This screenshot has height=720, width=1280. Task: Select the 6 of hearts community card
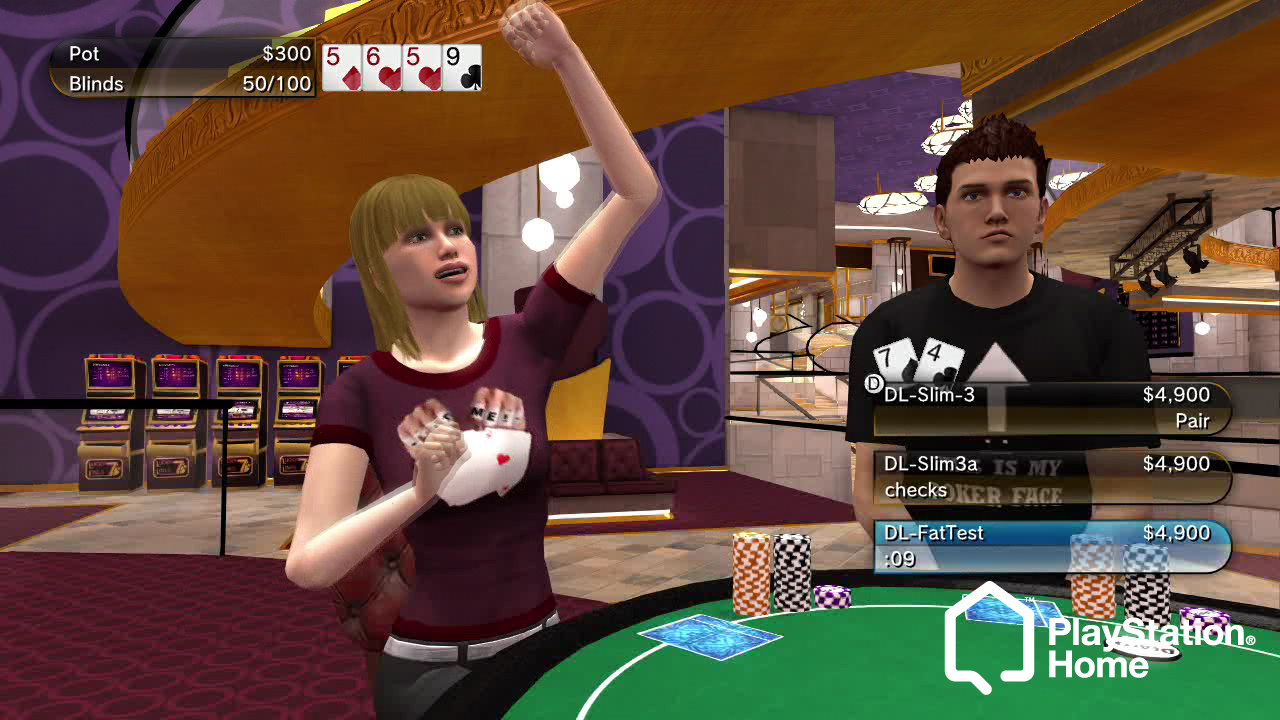tap(382, 68)
